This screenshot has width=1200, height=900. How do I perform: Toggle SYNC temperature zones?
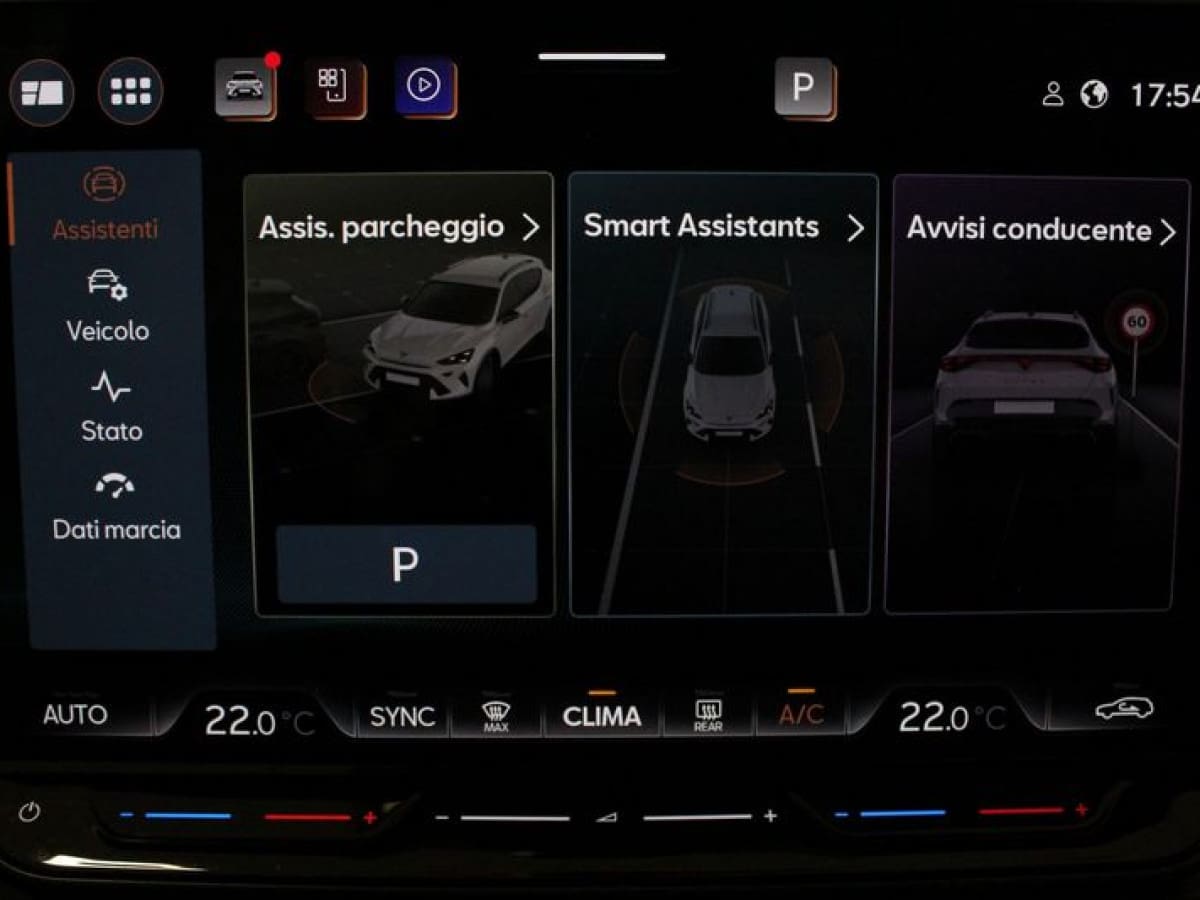point(402,716)
